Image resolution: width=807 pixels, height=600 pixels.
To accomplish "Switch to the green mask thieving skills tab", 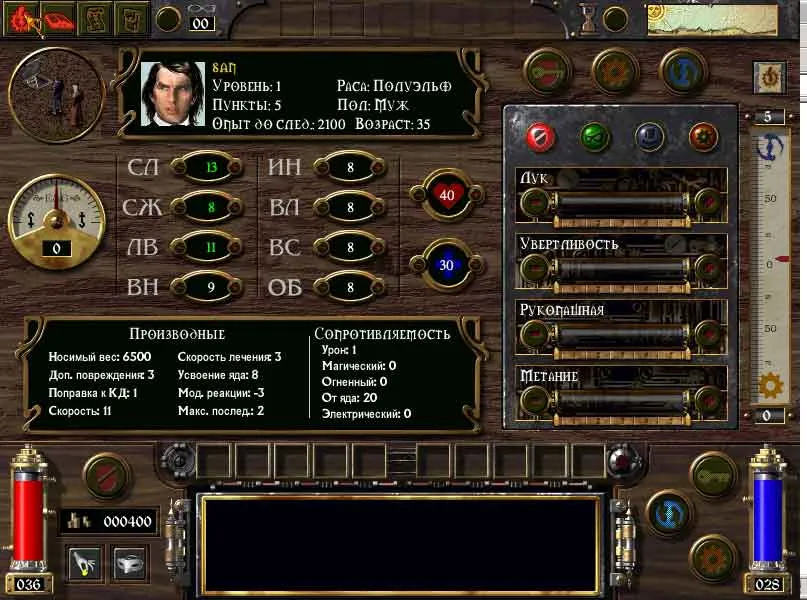I will [595, 136].
